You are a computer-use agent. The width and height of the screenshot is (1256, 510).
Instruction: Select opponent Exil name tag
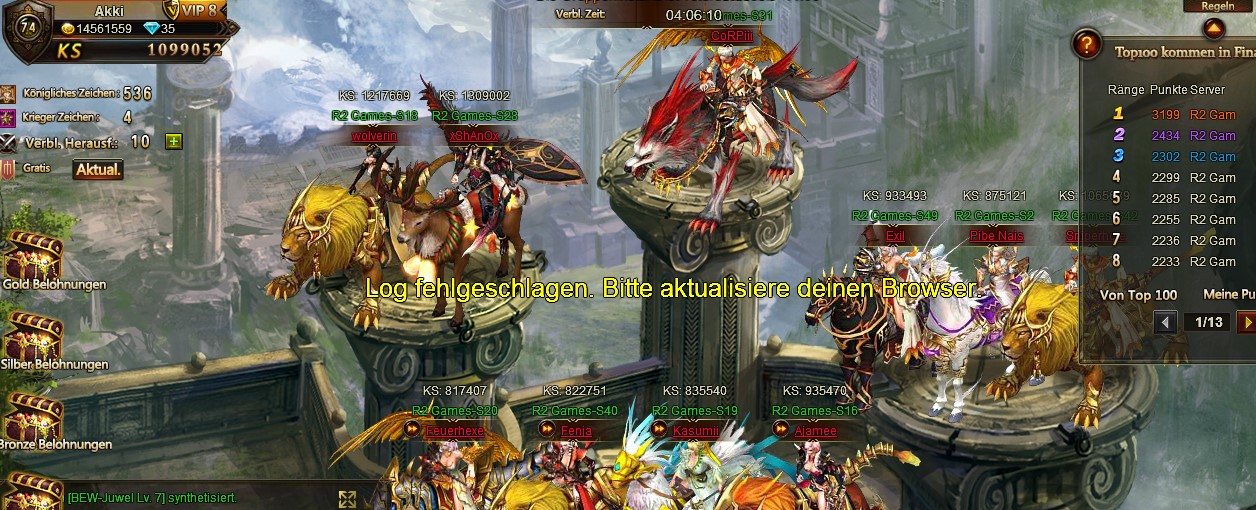point(894,235)
